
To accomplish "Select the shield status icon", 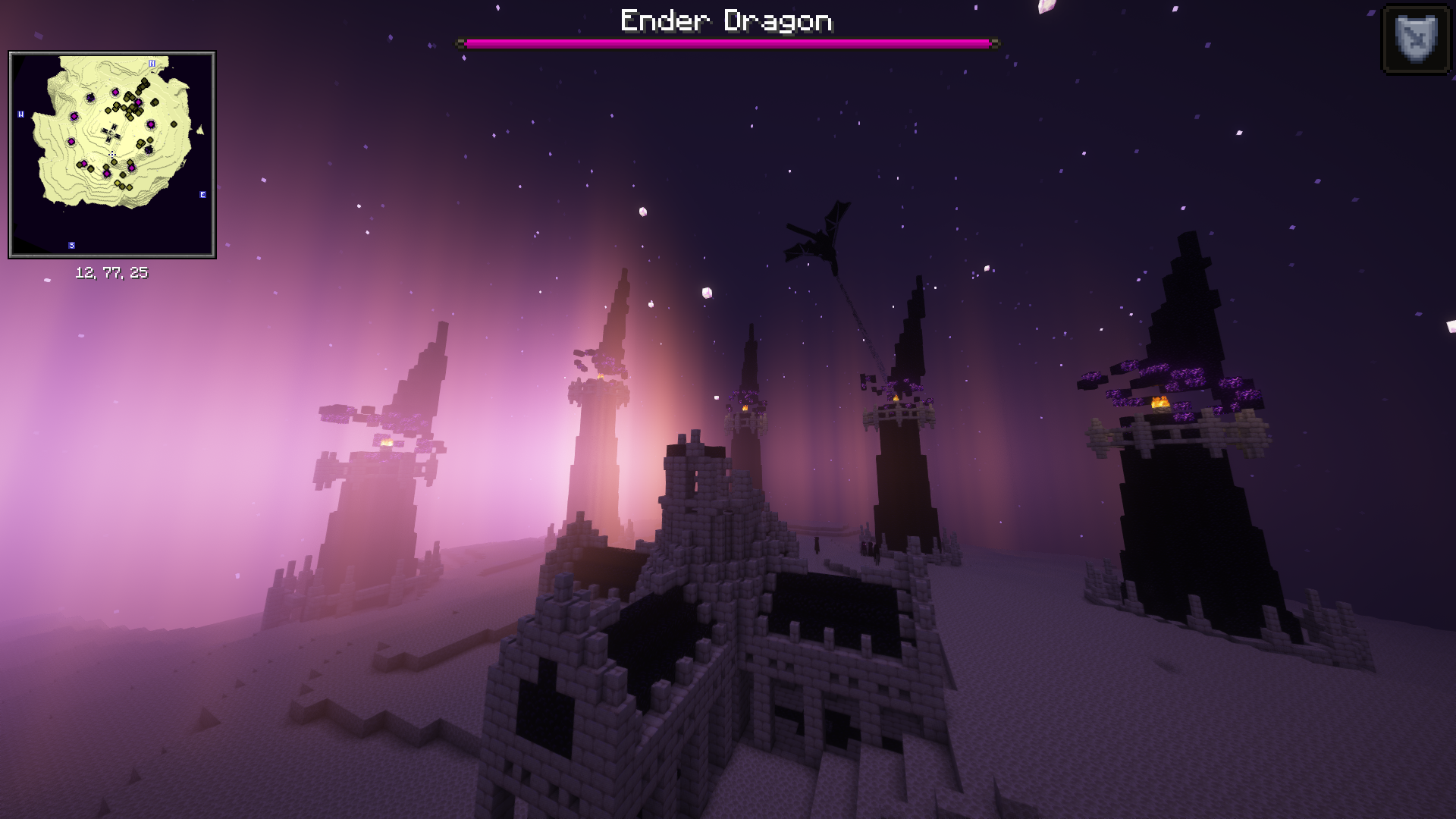I will click(x=1416, y=39).
